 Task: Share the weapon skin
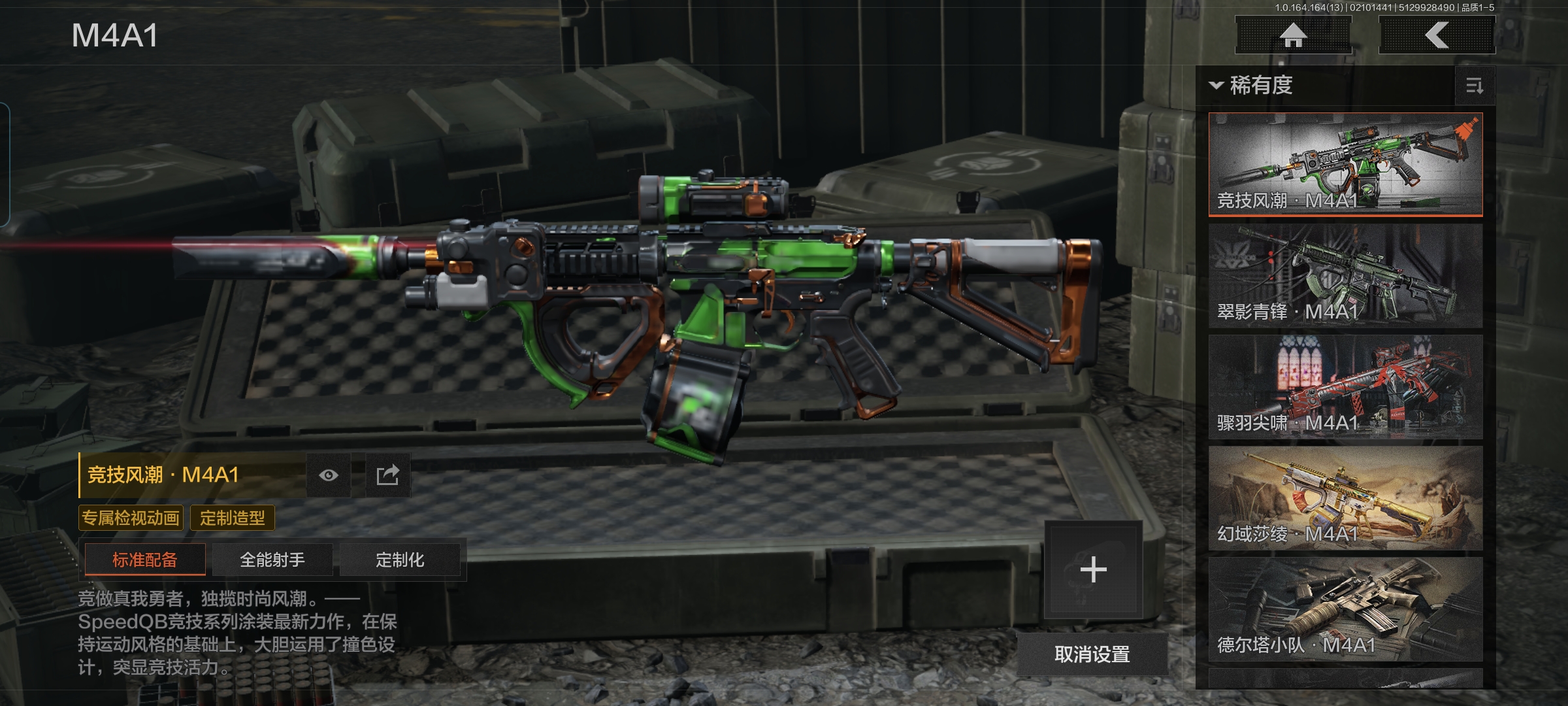(387, 475)
